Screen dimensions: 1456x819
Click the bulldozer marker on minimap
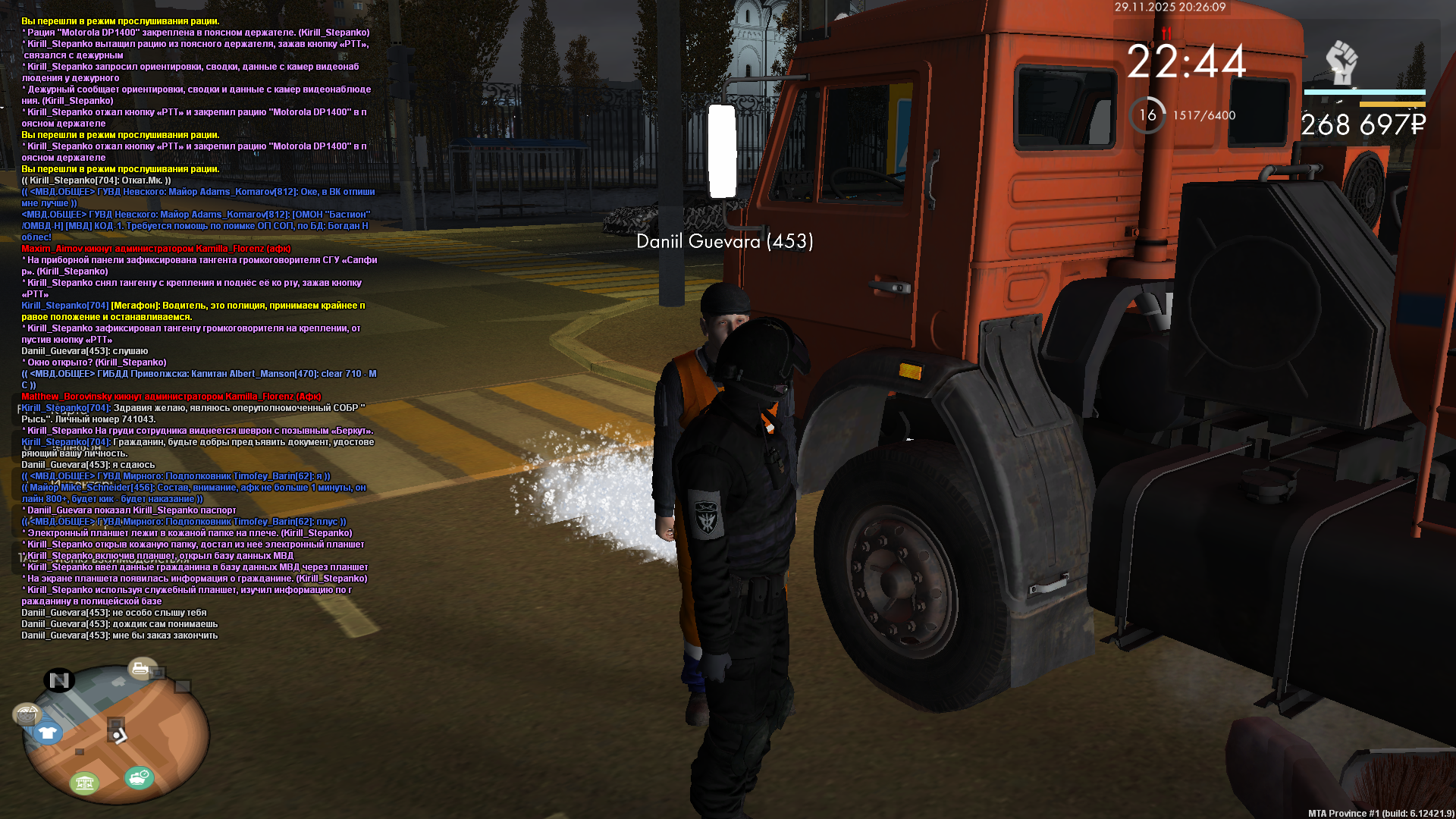tap(141, 668)
